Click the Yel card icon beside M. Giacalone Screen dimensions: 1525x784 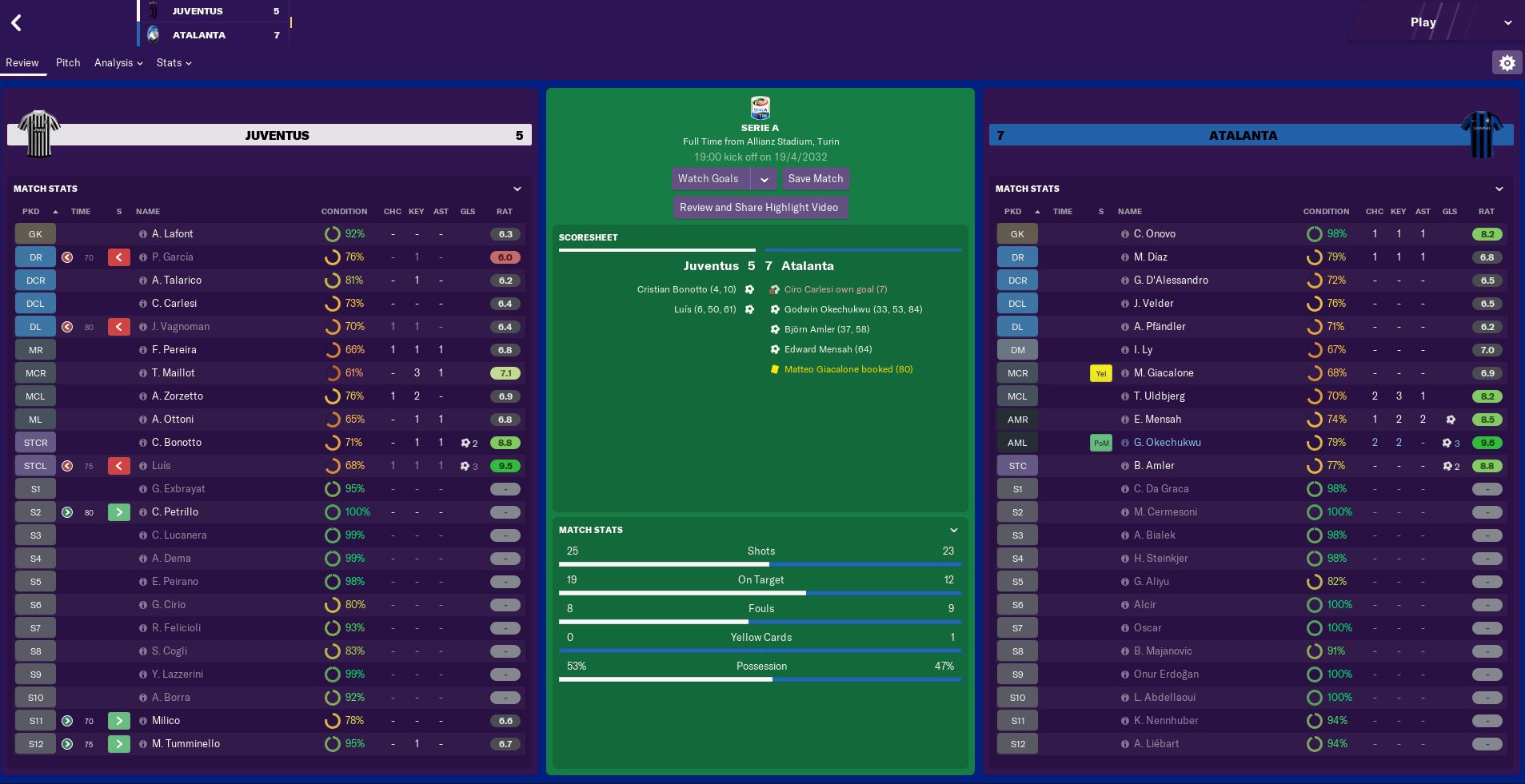(1100, 372)
